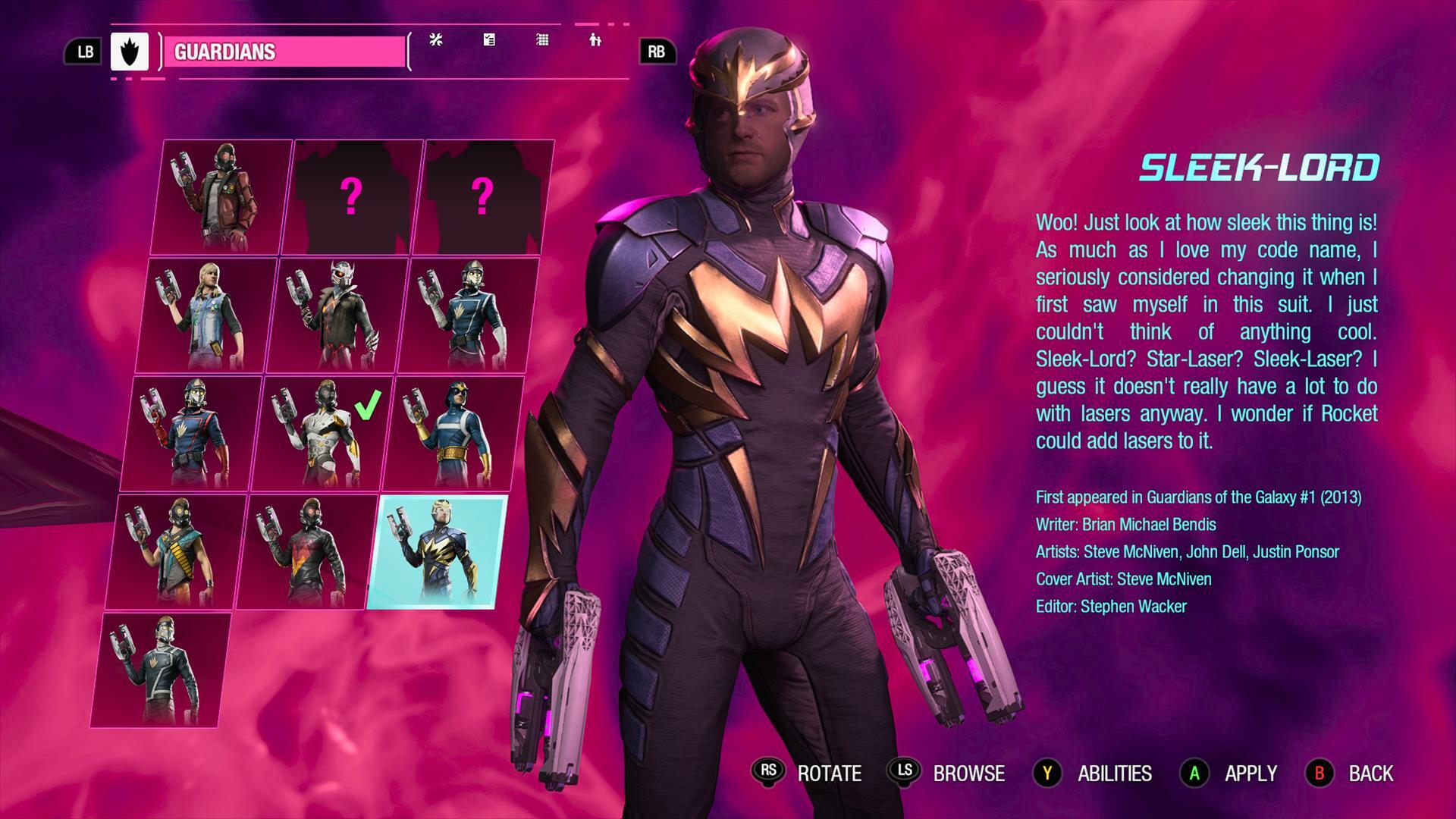The width and height of the screenshot is (1456, 819).
Task: Switch to the wrench and screwdriver tab
Action: [436, 40]
